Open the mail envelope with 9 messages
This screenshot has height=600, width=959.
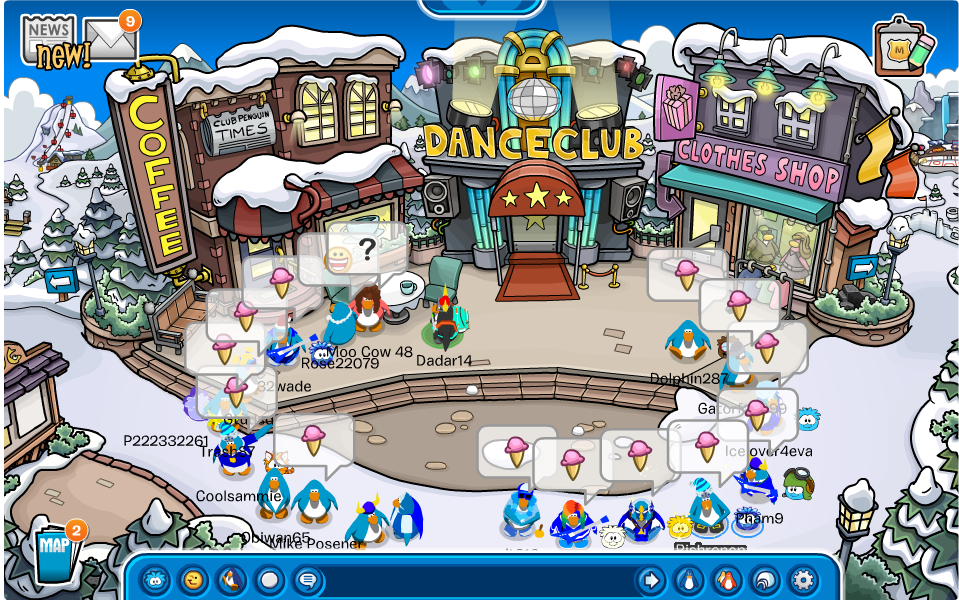tap(109, 40)
